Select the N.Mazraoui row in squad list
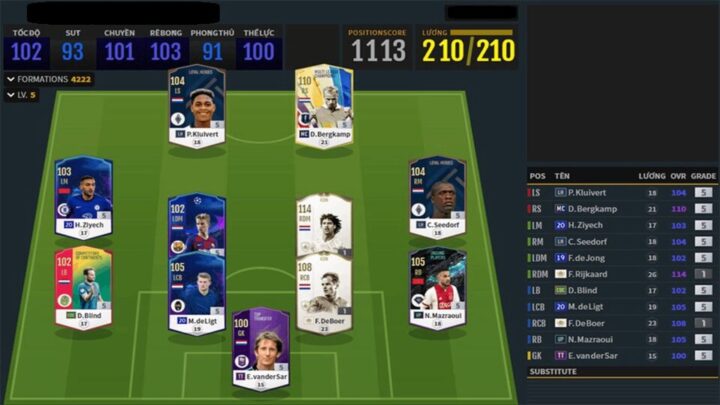Image resolution: width=720 pixels, height=405 pixels. click(x=618, y=339)
